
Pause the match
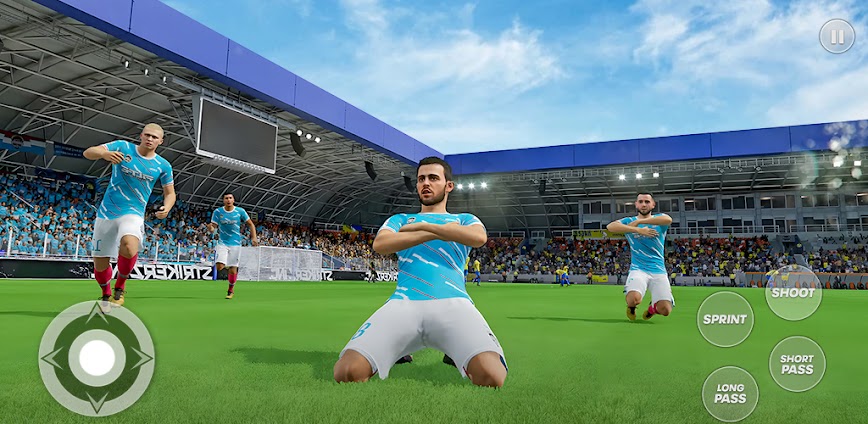[837, 36]
